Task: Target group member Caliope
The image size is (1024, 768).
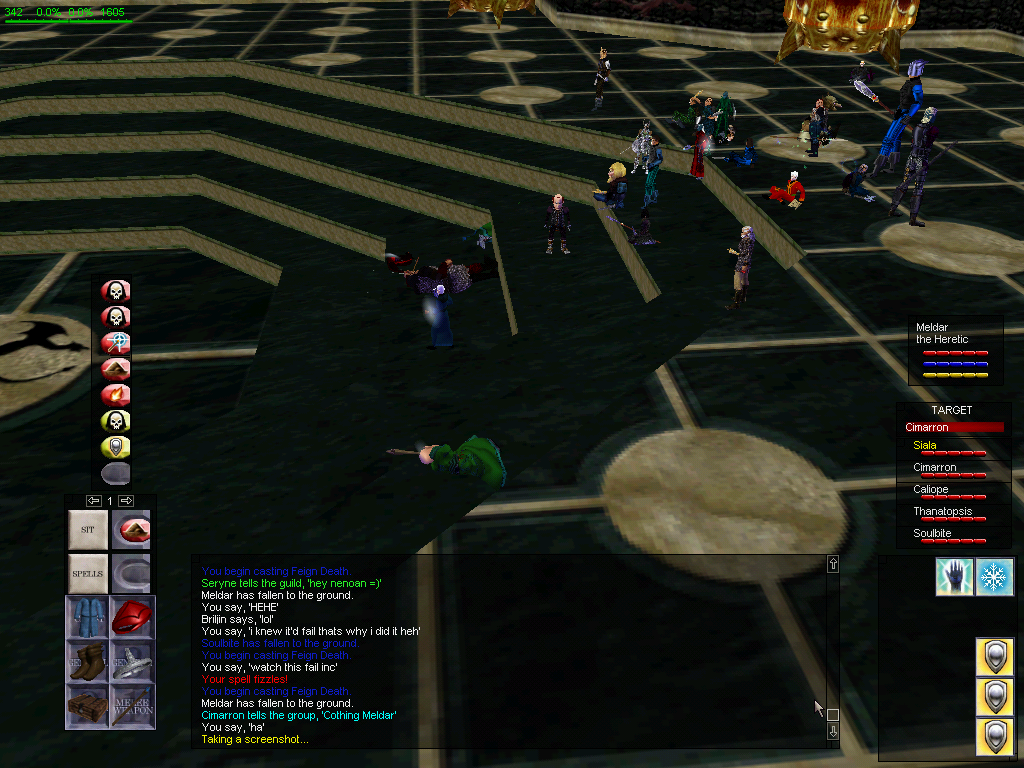Action: coord(930,490)
